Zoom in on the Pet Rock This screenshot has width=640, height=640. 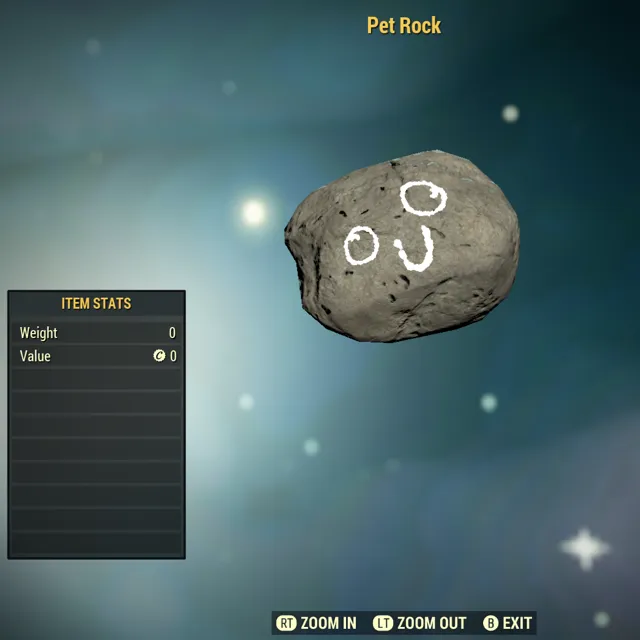tap(317, 623)
